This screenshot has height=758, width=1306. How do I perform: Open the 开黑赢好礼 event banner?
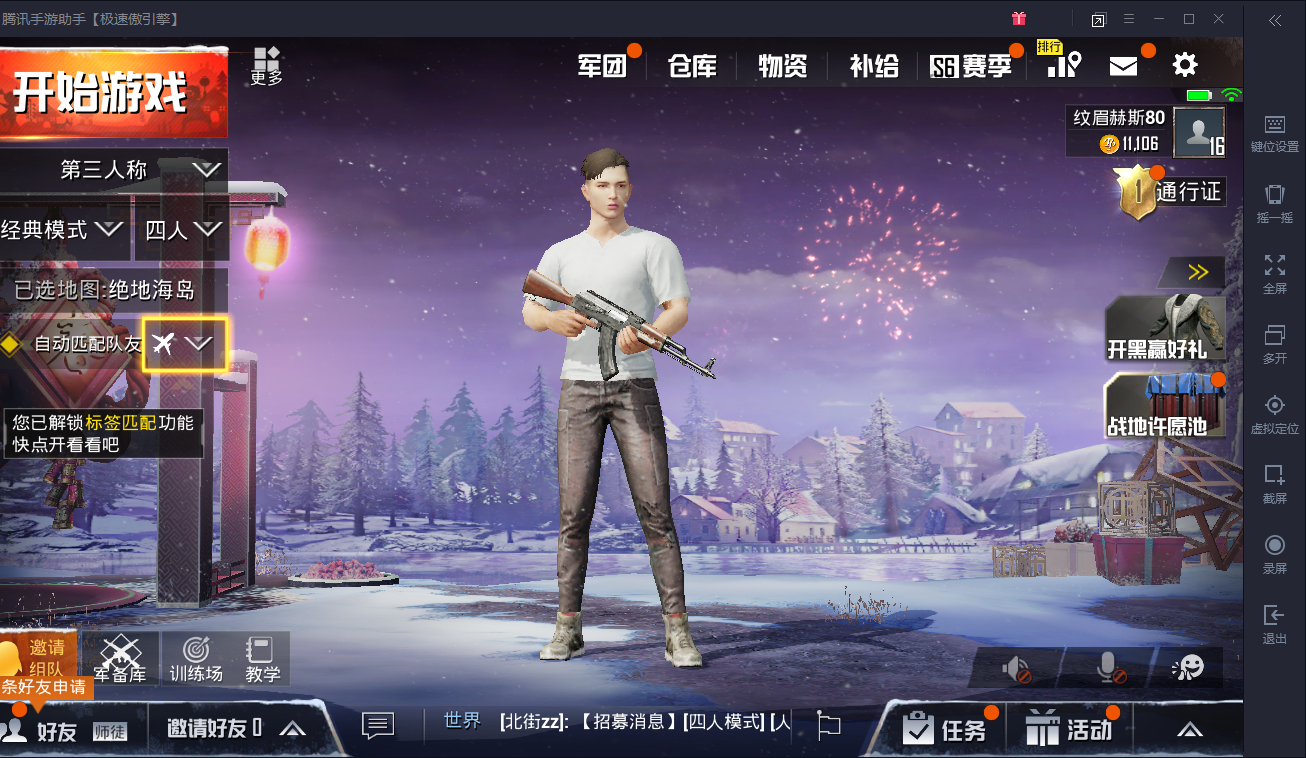point(1164,329)
